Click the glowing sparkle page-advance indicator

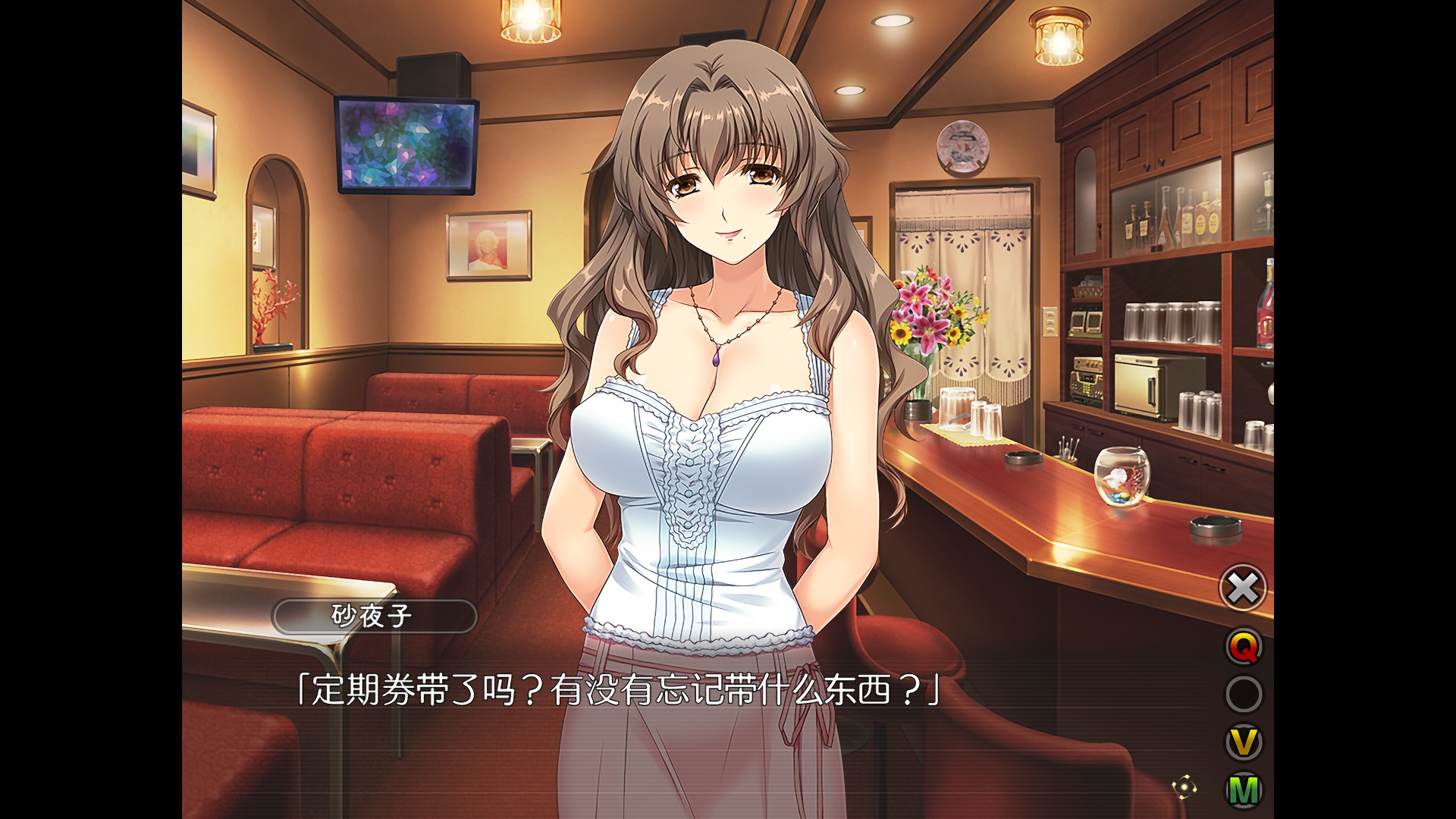click(x=1185, y=786)
